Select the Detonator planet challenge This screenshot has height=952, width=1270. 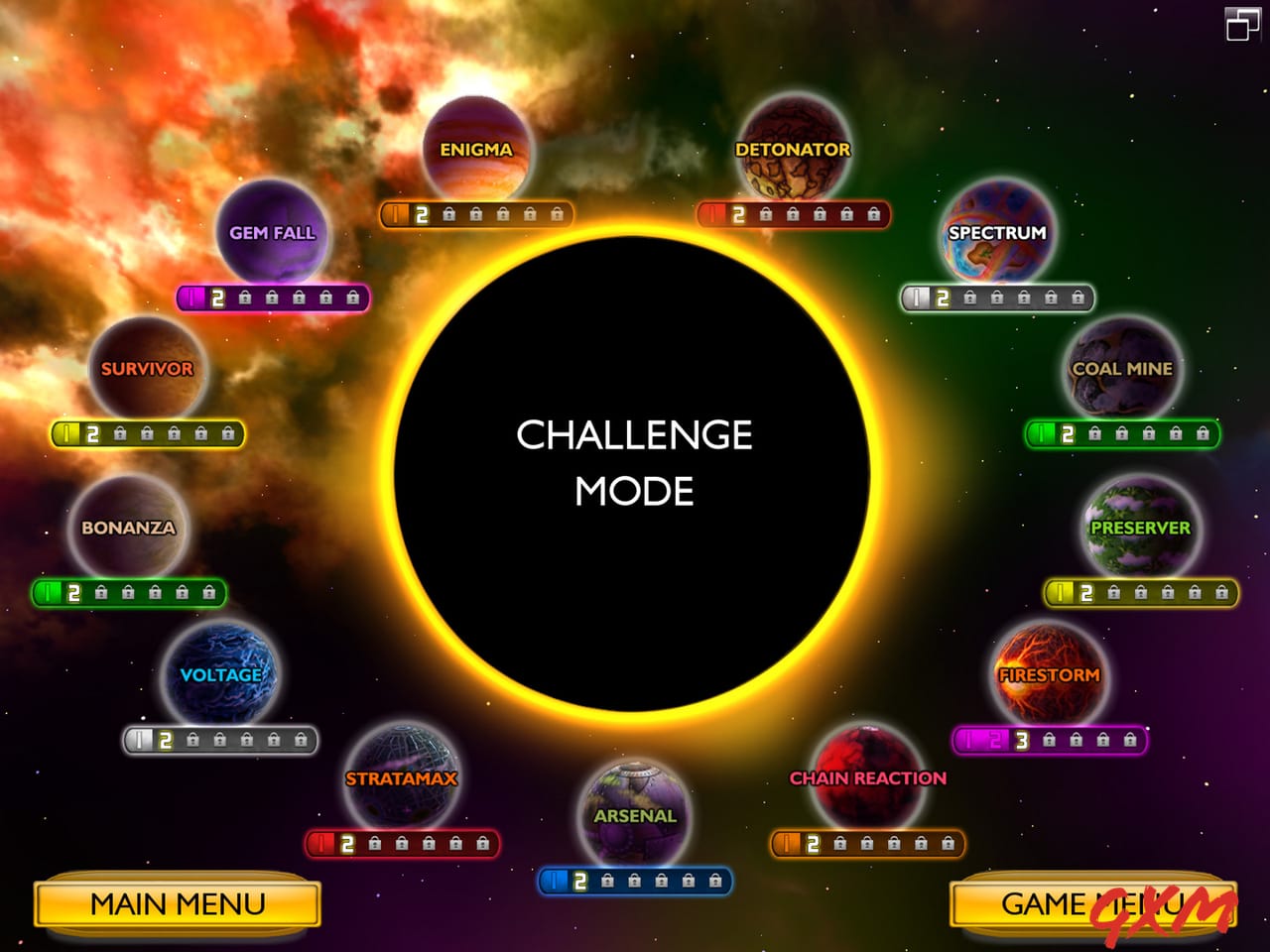click(794, 149)
